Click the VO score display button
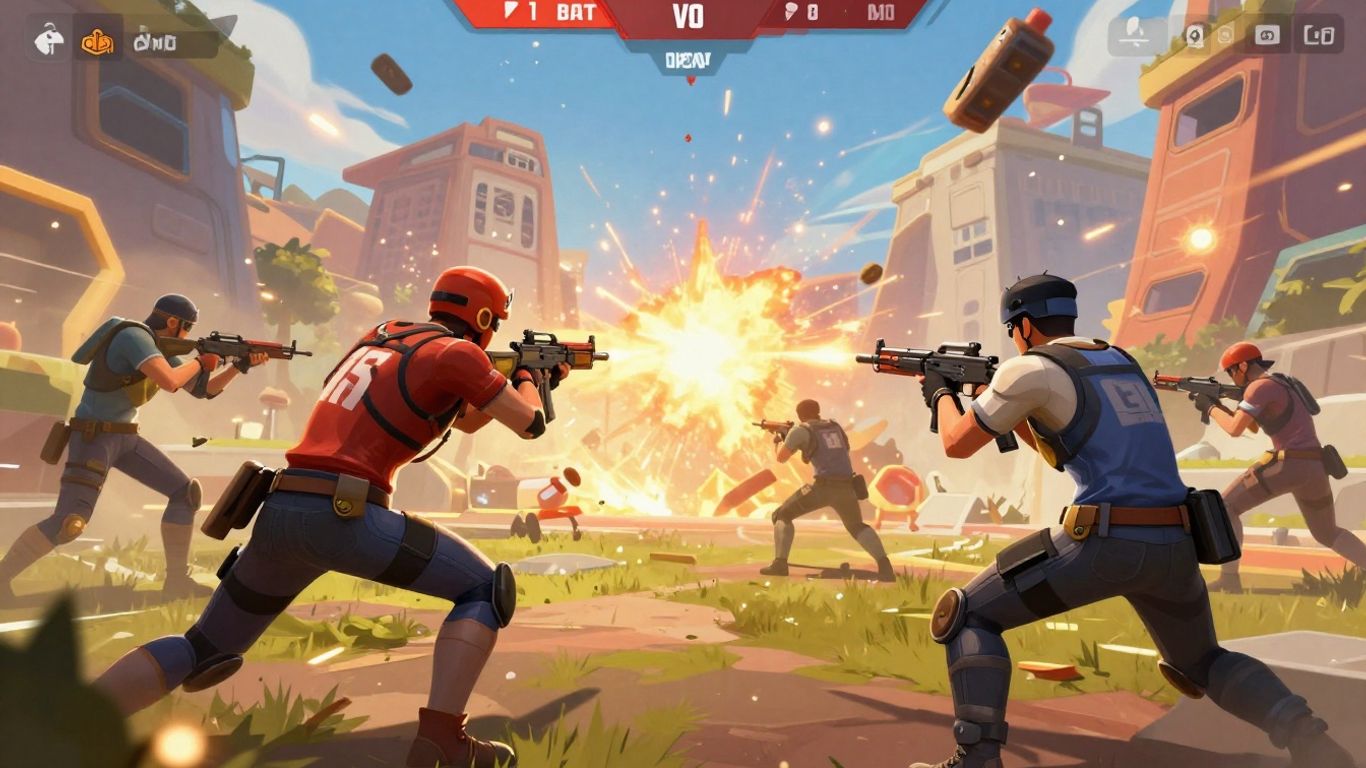The image size is (1366, 768). click(x=688, y=16)
